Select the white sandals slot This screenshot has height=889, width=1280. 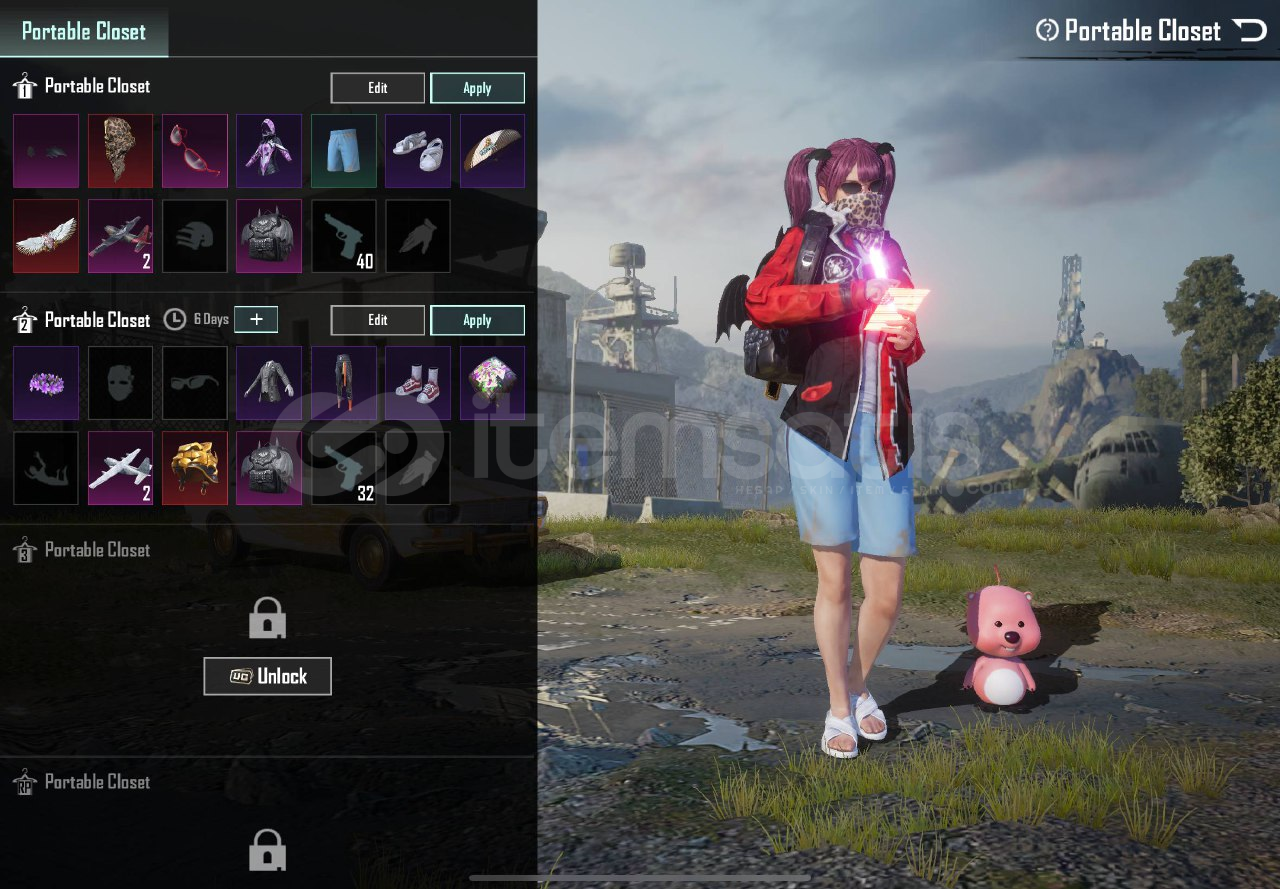[418, 151]
